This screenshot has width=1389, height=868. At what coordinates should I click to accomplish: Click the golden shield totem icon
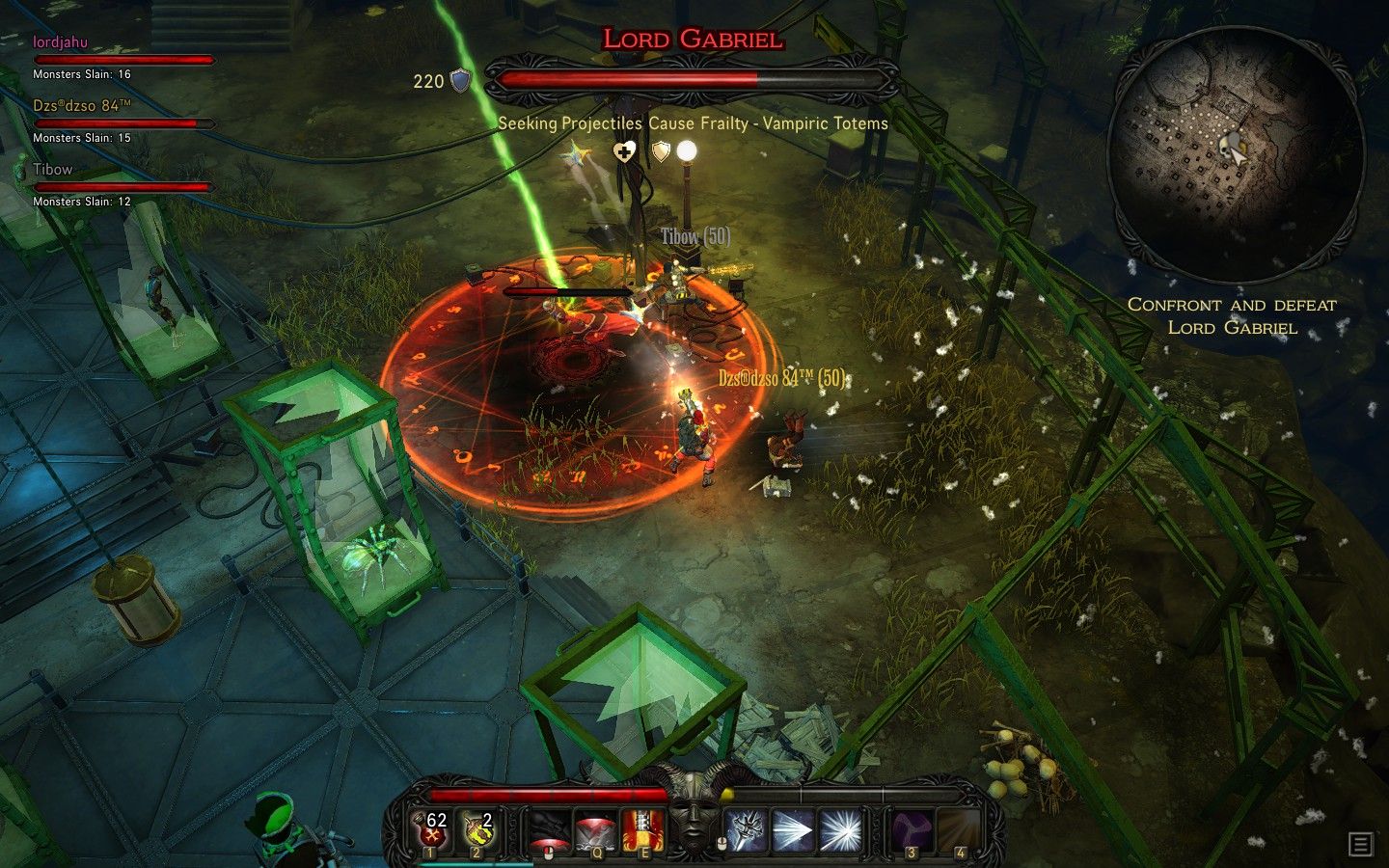click(660, 152)
